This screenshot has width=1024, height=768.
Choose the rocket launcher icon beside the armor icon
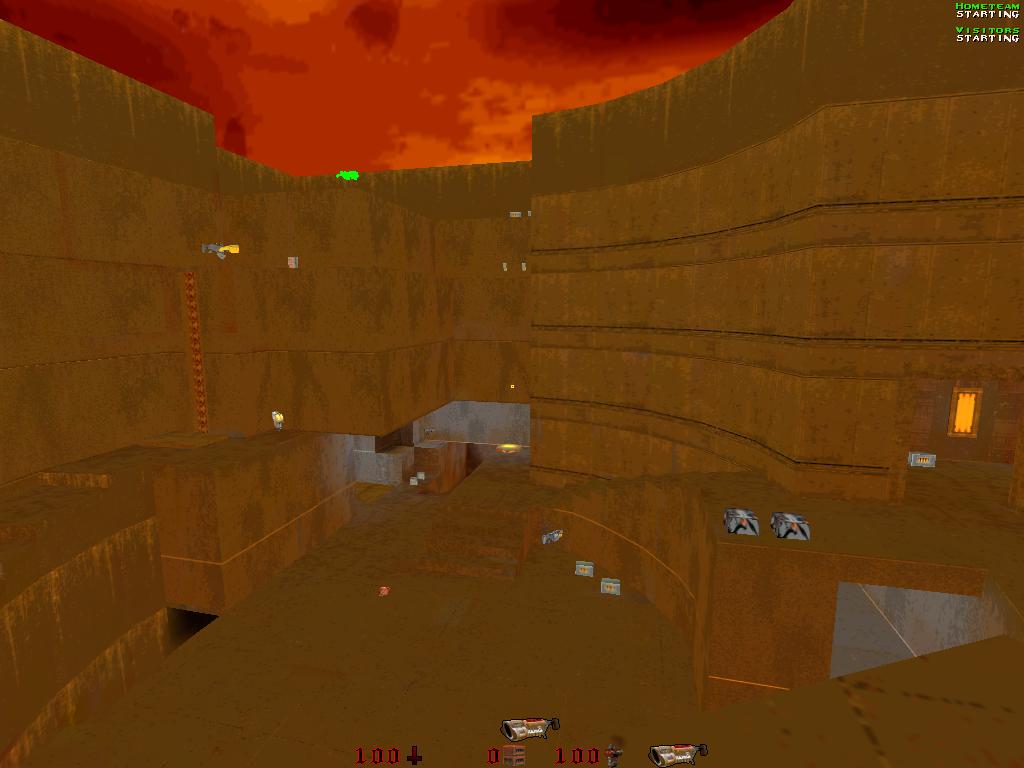point(677,754)
